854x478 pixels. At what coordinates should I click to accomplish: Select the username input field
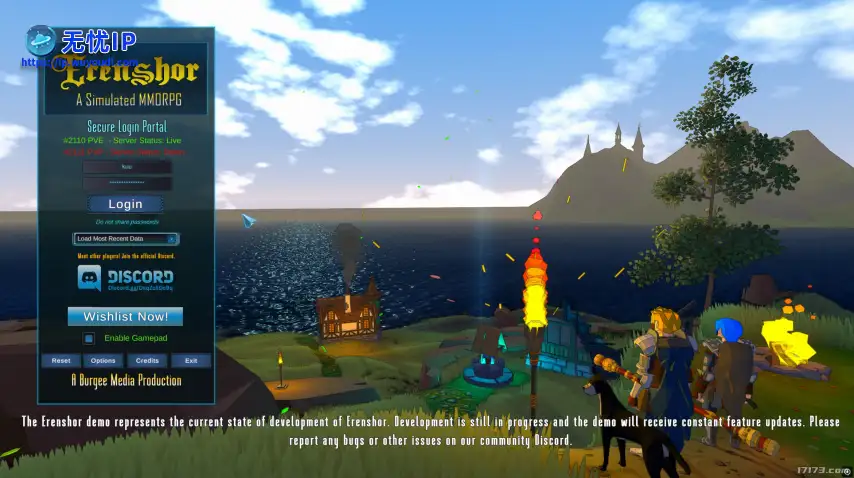coord(126,167)
